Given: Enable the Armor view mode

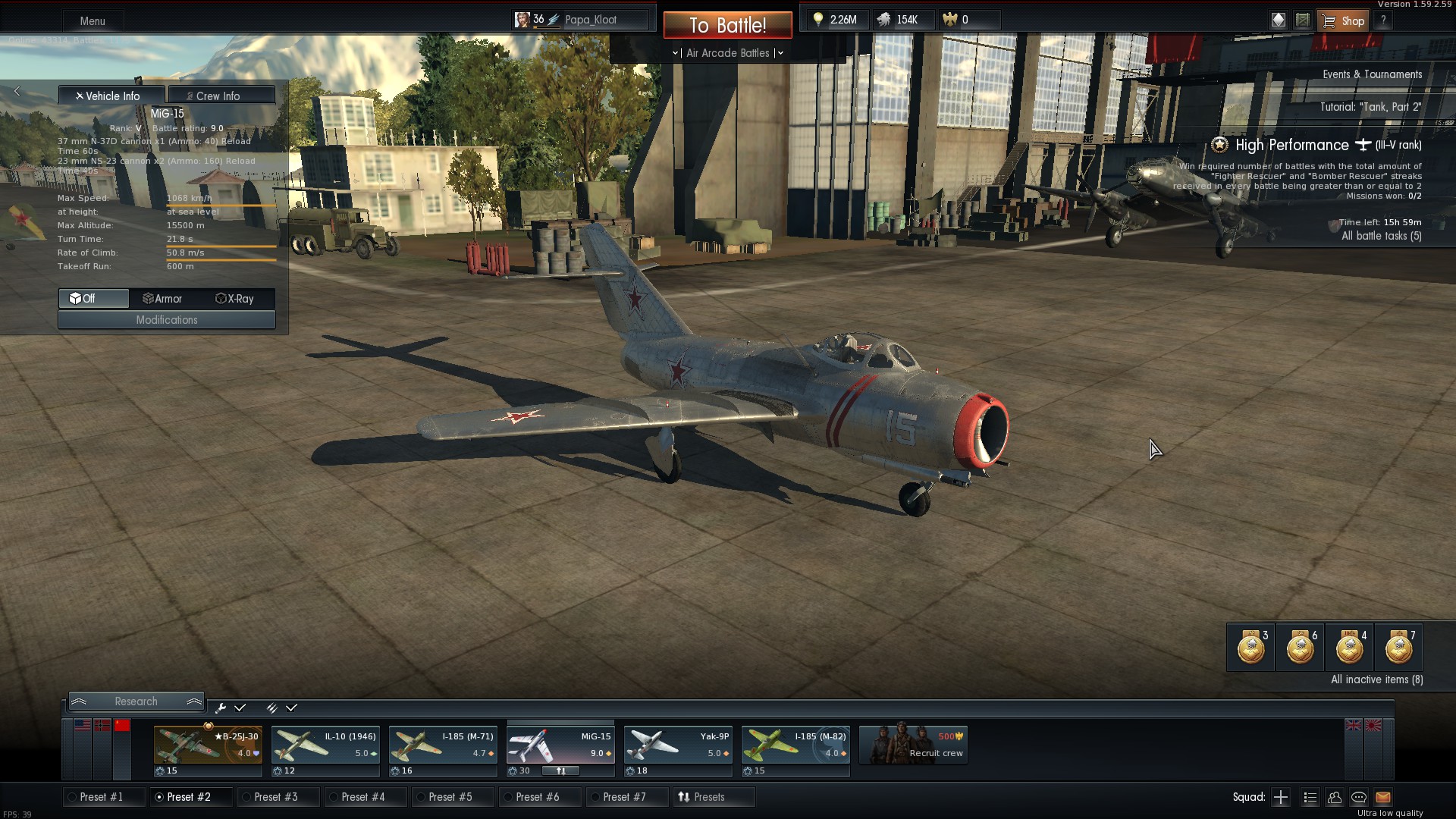Looking at the screenshot, I should [162, 299].
